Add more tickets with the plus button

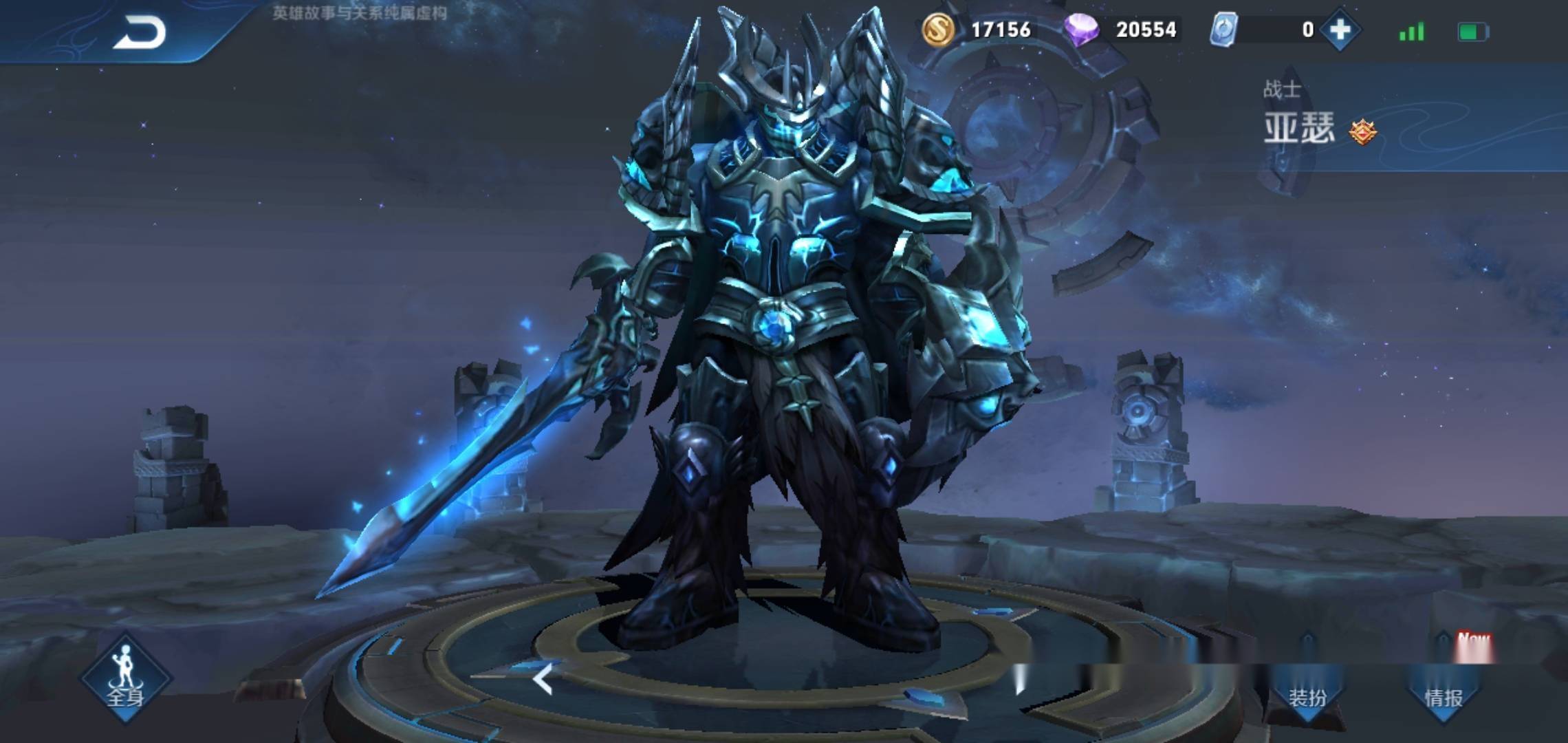(1340, 30)
